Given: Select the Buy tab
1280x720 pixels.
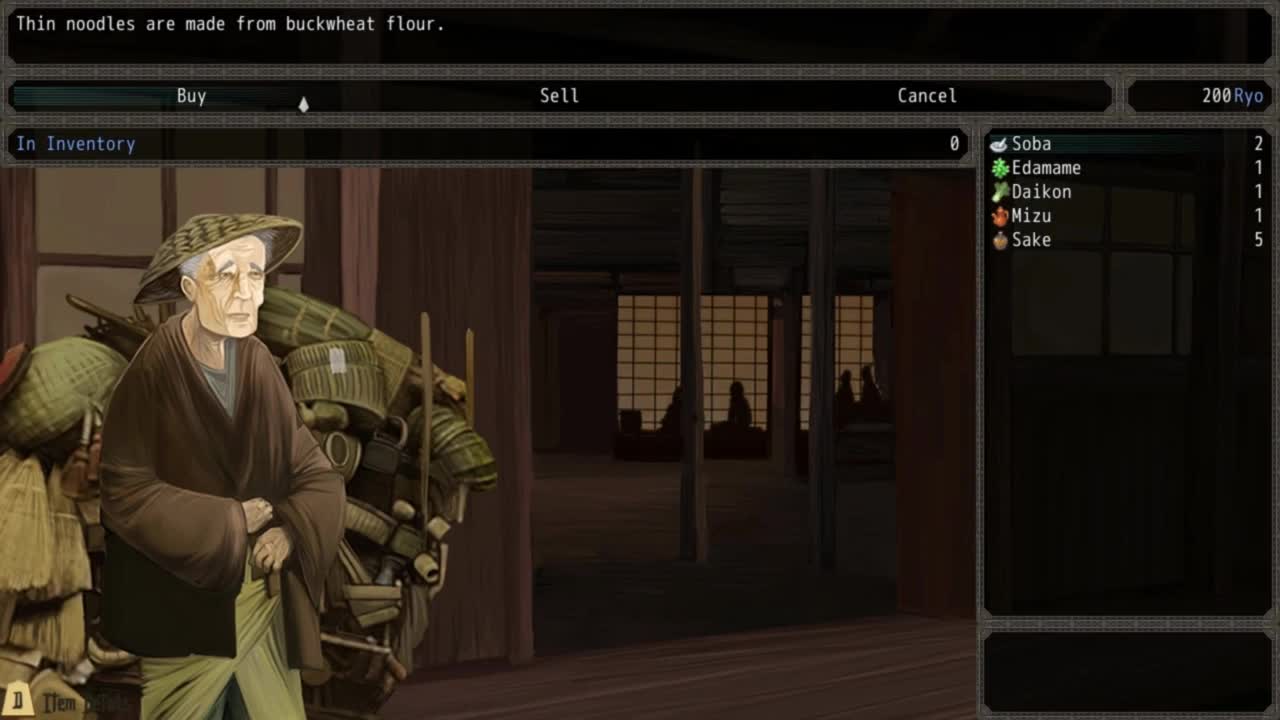Looking at the screenshot, I should click(x=191, y=96).
